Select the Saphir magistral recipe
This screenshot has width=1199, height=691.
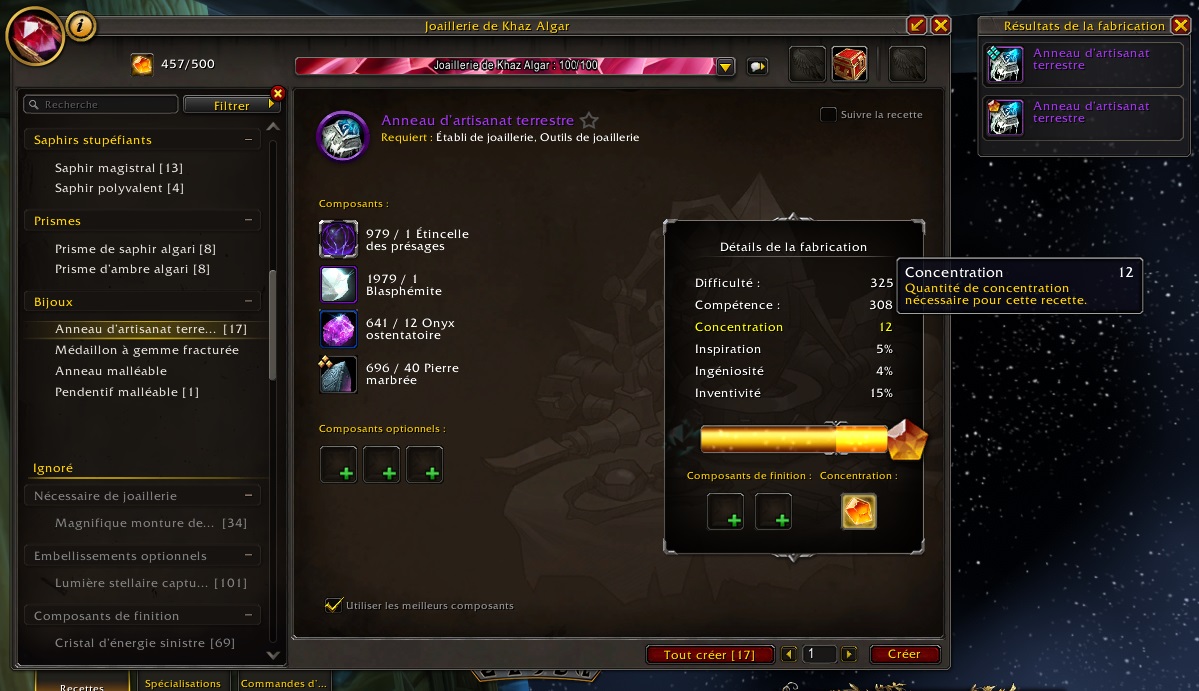[118, 168]
